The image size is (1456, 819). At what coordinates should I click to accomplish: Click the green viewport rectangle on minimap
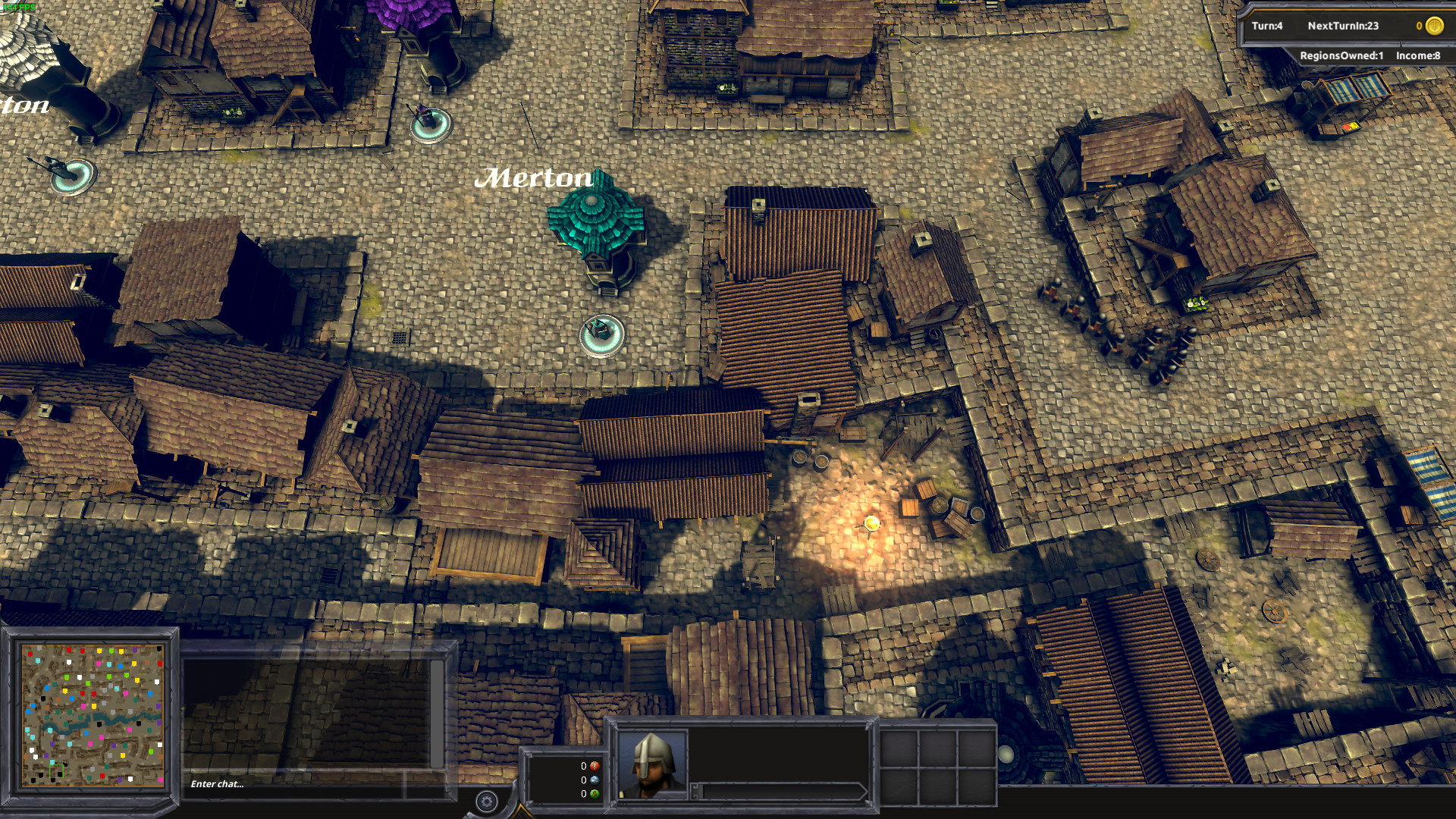pyautogui.click(x=56, y=771)
